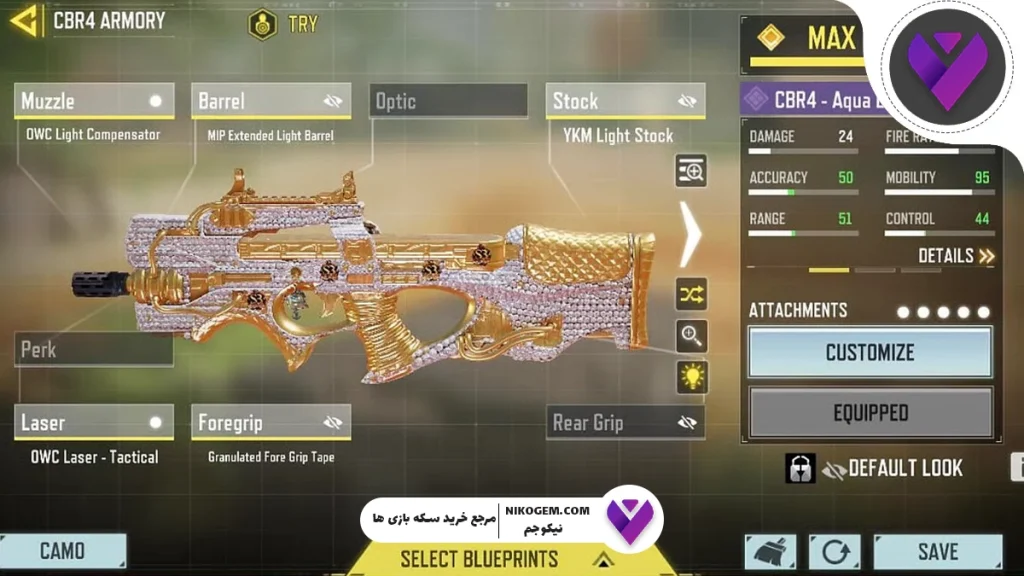1024x576 pixels.
Task: Open the Laser attachment slot
Action: (x=94, y=423)
